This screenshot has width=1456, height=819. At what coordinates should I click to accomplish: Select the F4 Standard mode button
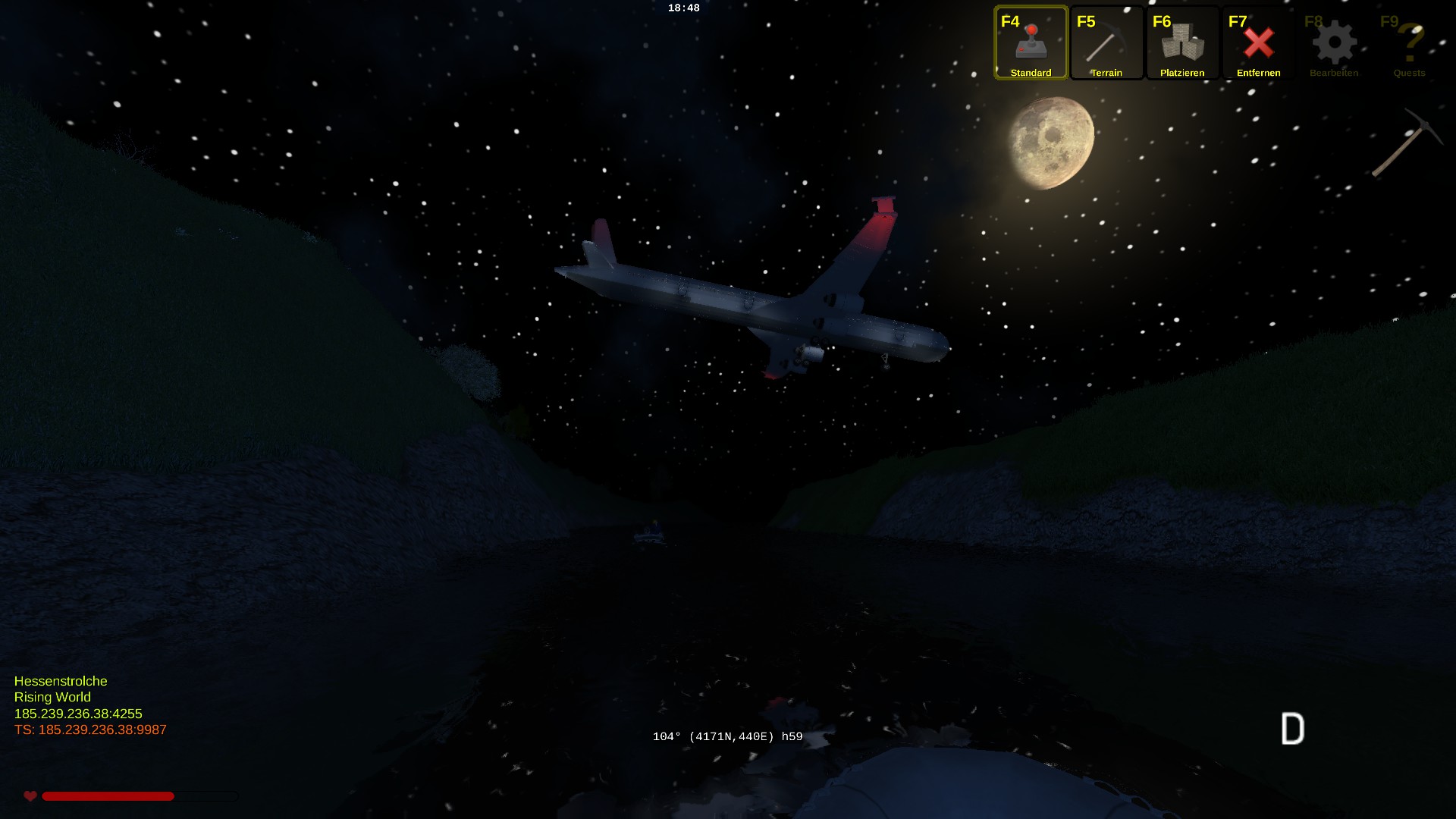1031,43
